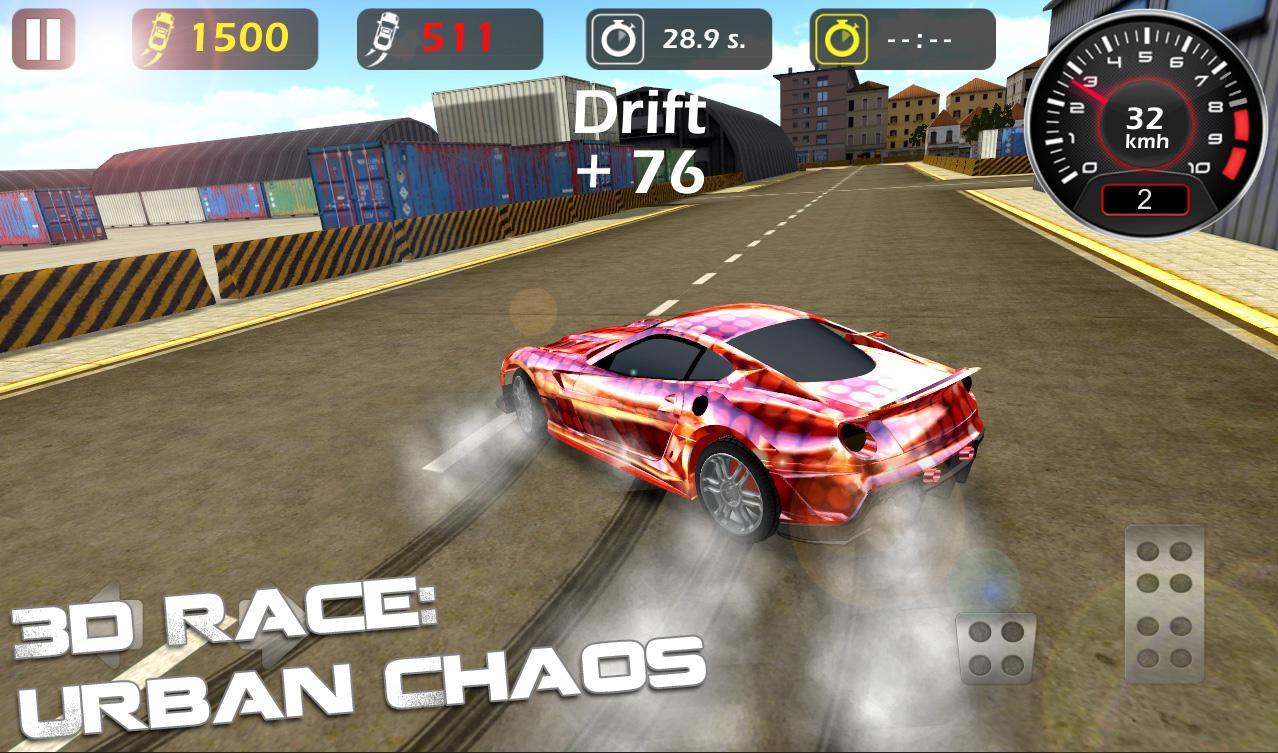Hit the short brake pedal
1278x753 pixels.
point(995,648)
